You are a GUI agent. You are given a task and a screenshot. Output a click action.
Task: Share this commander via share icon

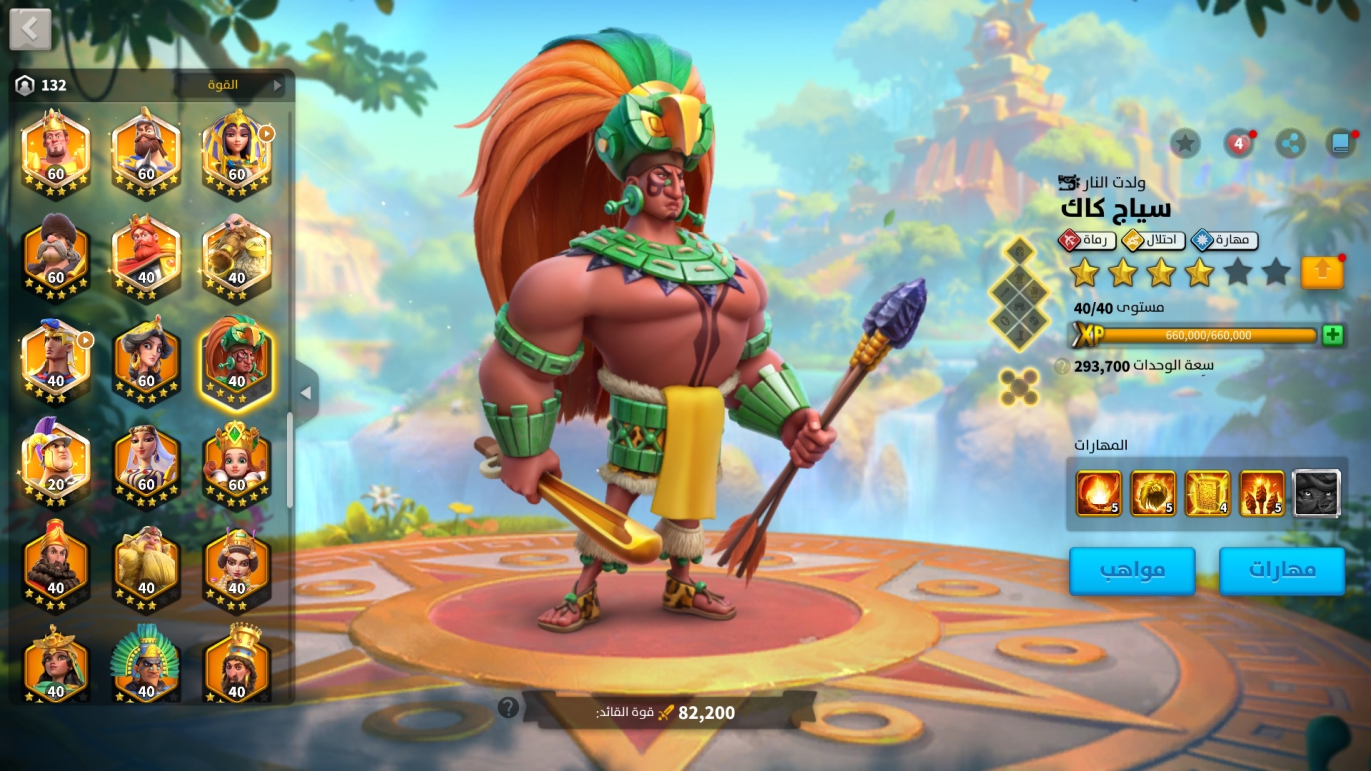click(1290, 143)
